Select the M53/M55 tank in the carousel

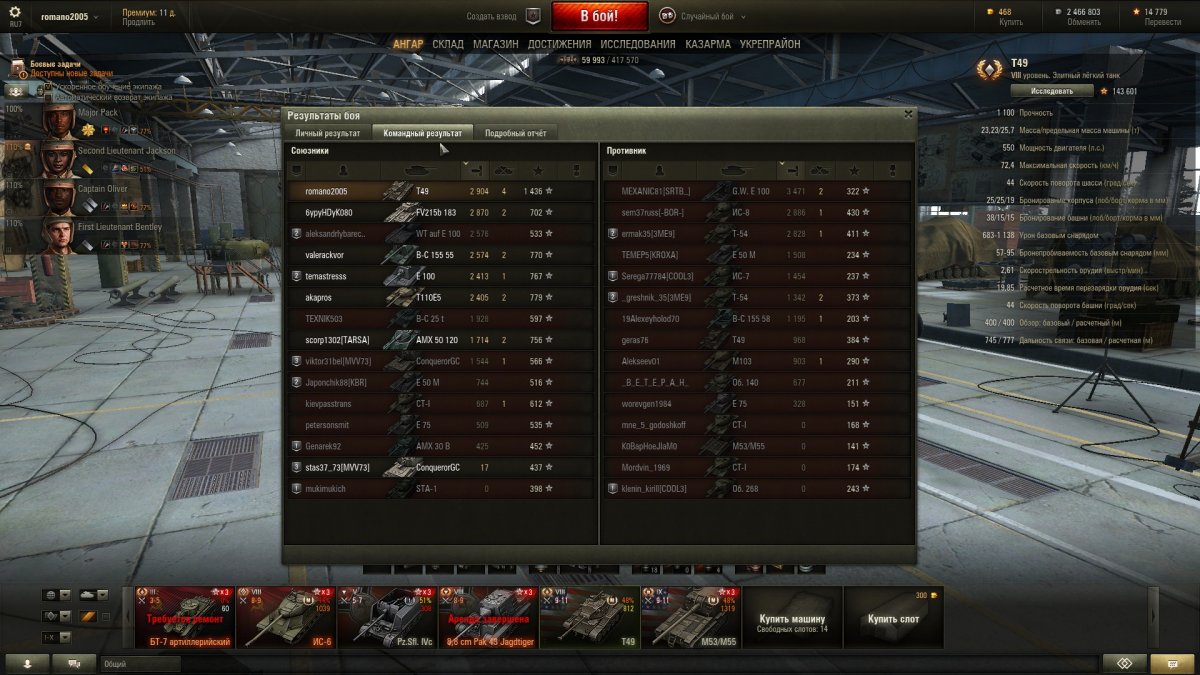pyautogui.click(x=691, y=617)
